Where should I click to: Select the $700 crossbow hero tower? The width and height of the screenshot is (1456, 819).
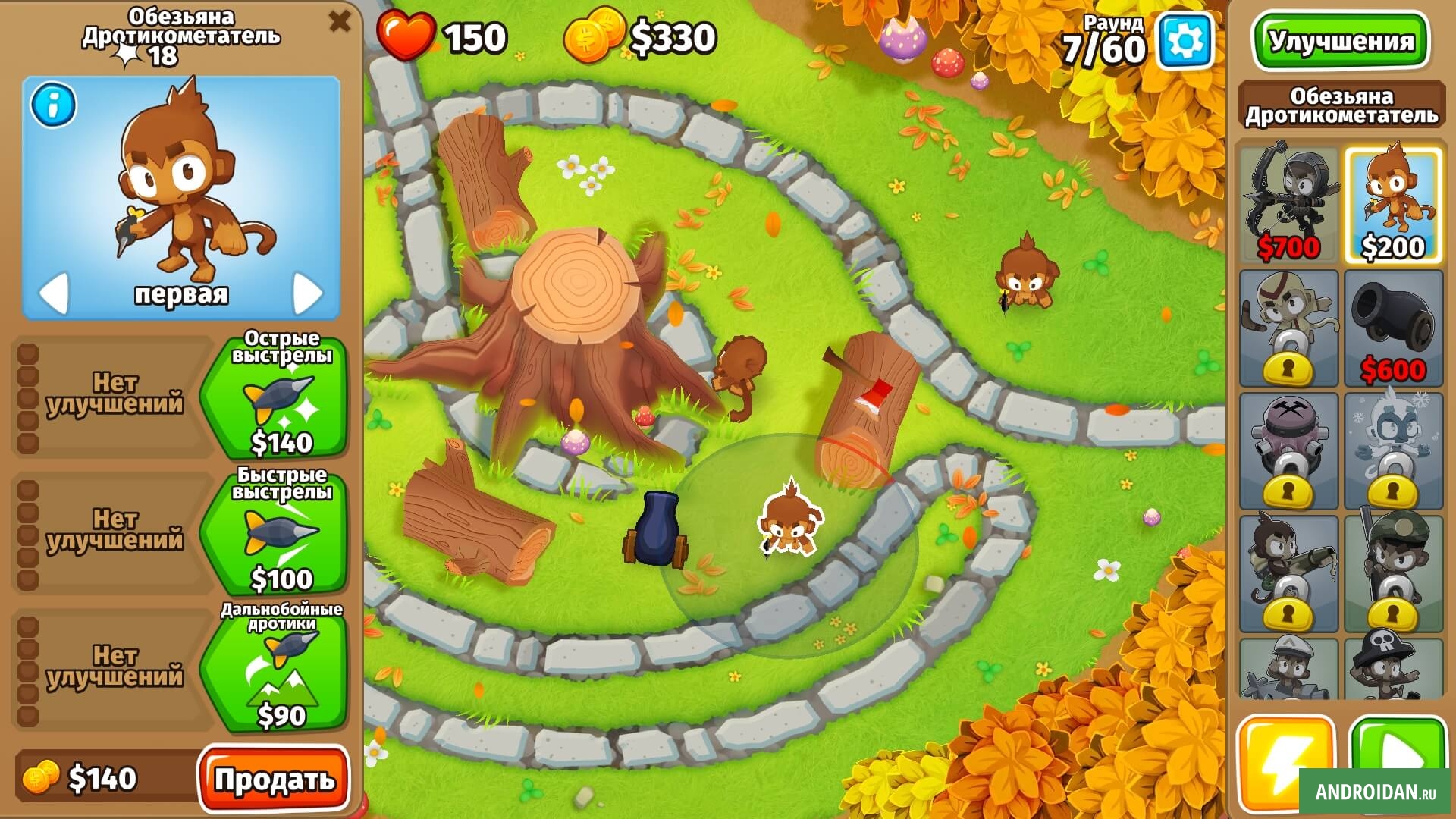click(x=1288, y=203)
